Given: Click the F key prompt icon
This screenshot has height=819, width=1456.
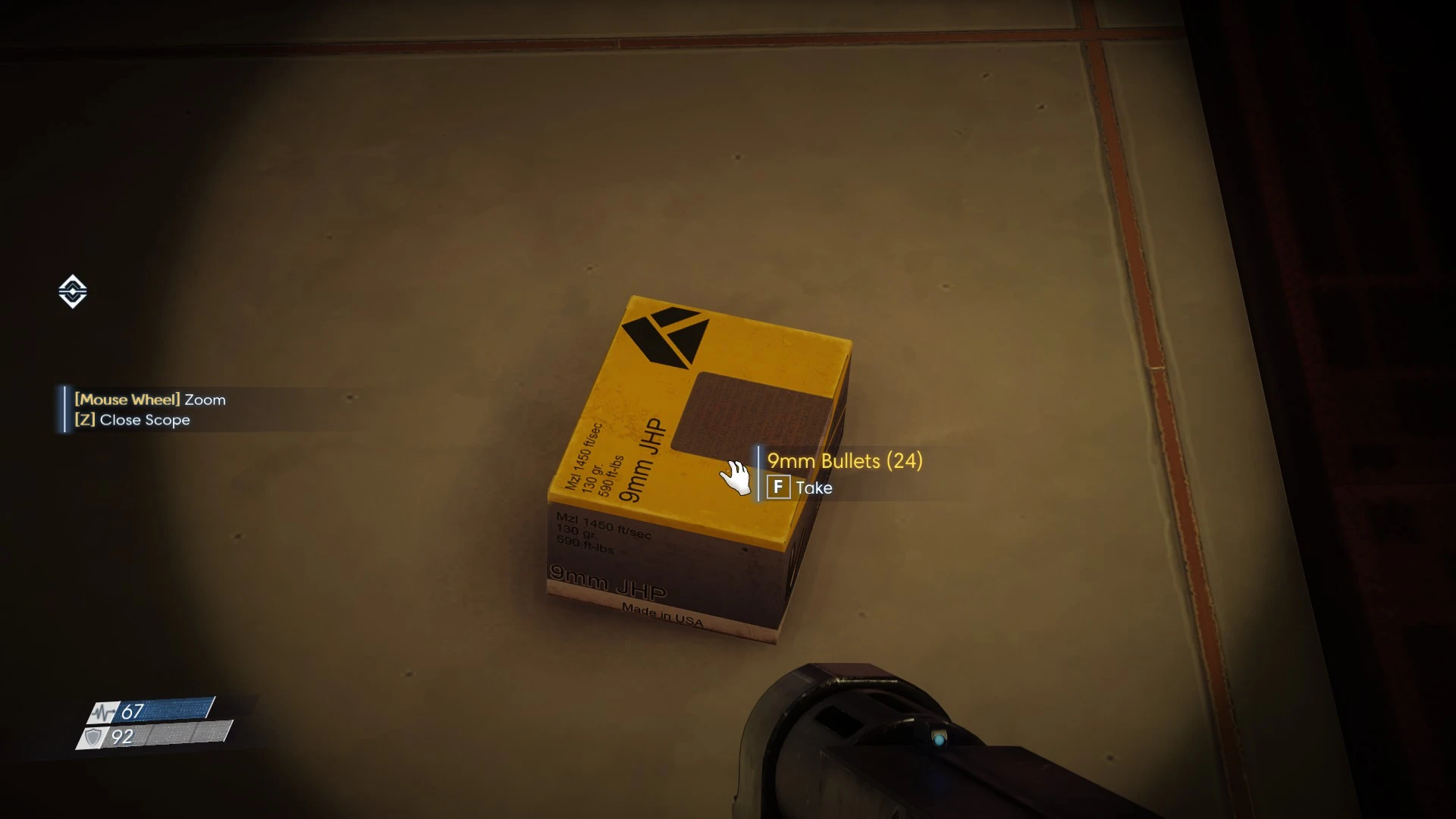Looking at the screenshot, I should point(778,488).
